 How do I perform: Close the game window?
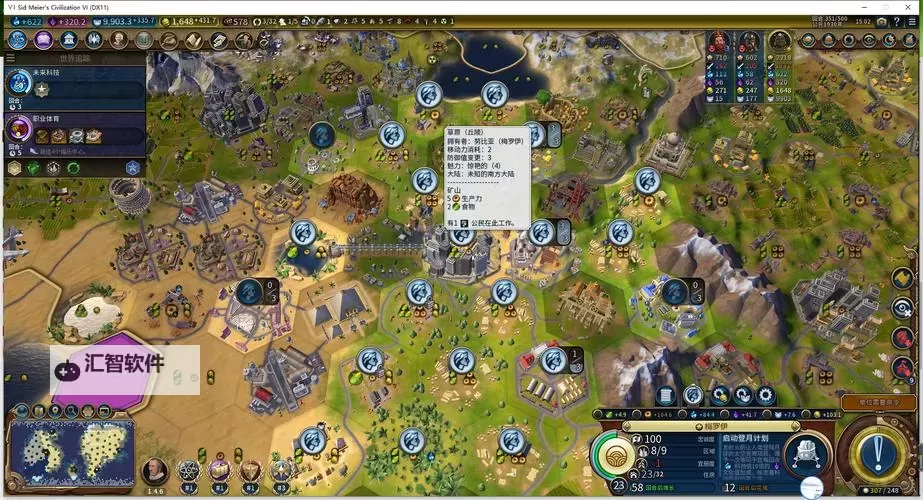click(x=907, y=7)
